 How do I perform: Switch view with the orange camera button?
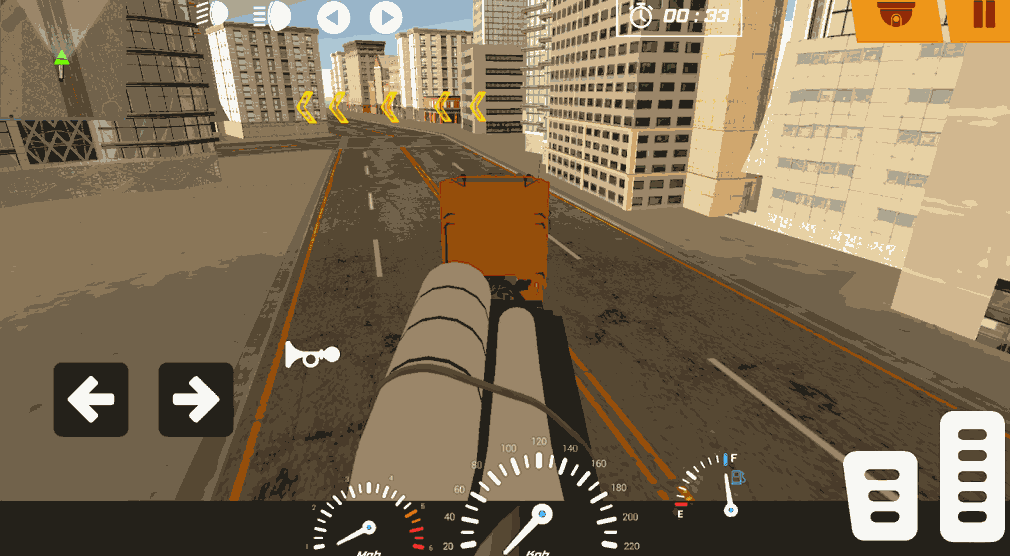894,18
